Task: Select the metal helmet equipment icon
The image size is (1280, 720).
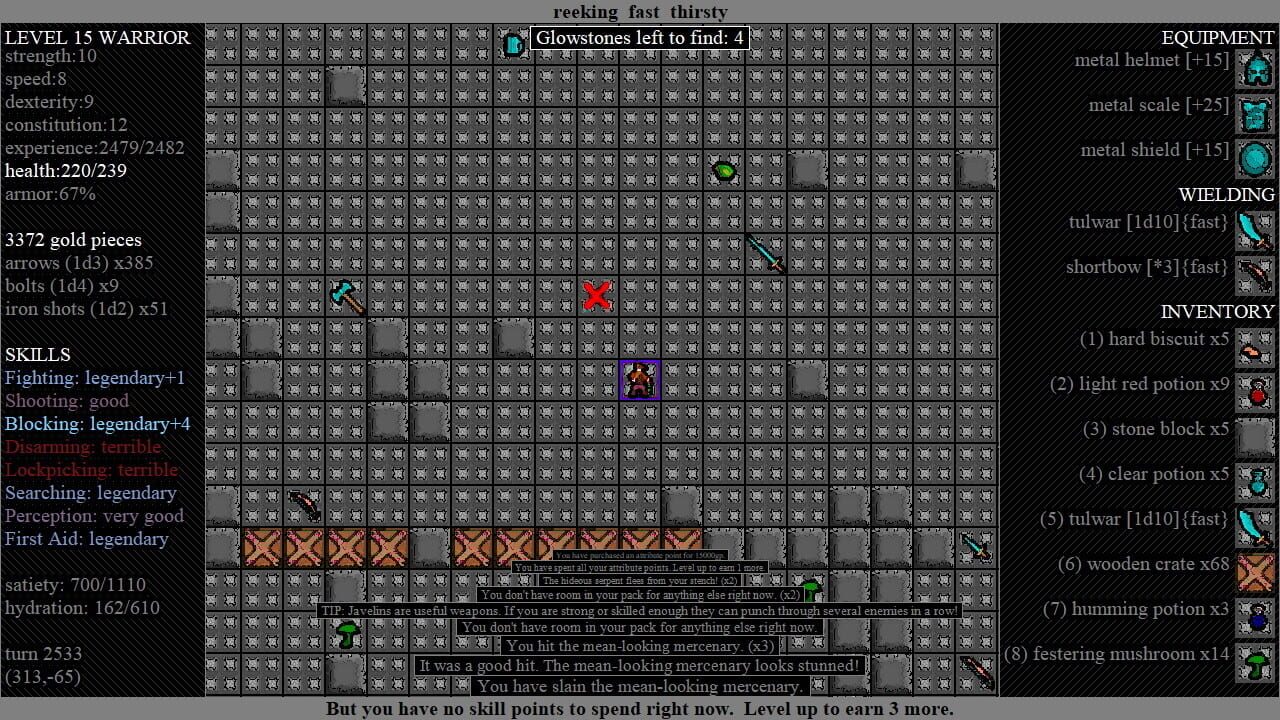Action: pos(1255,69)
